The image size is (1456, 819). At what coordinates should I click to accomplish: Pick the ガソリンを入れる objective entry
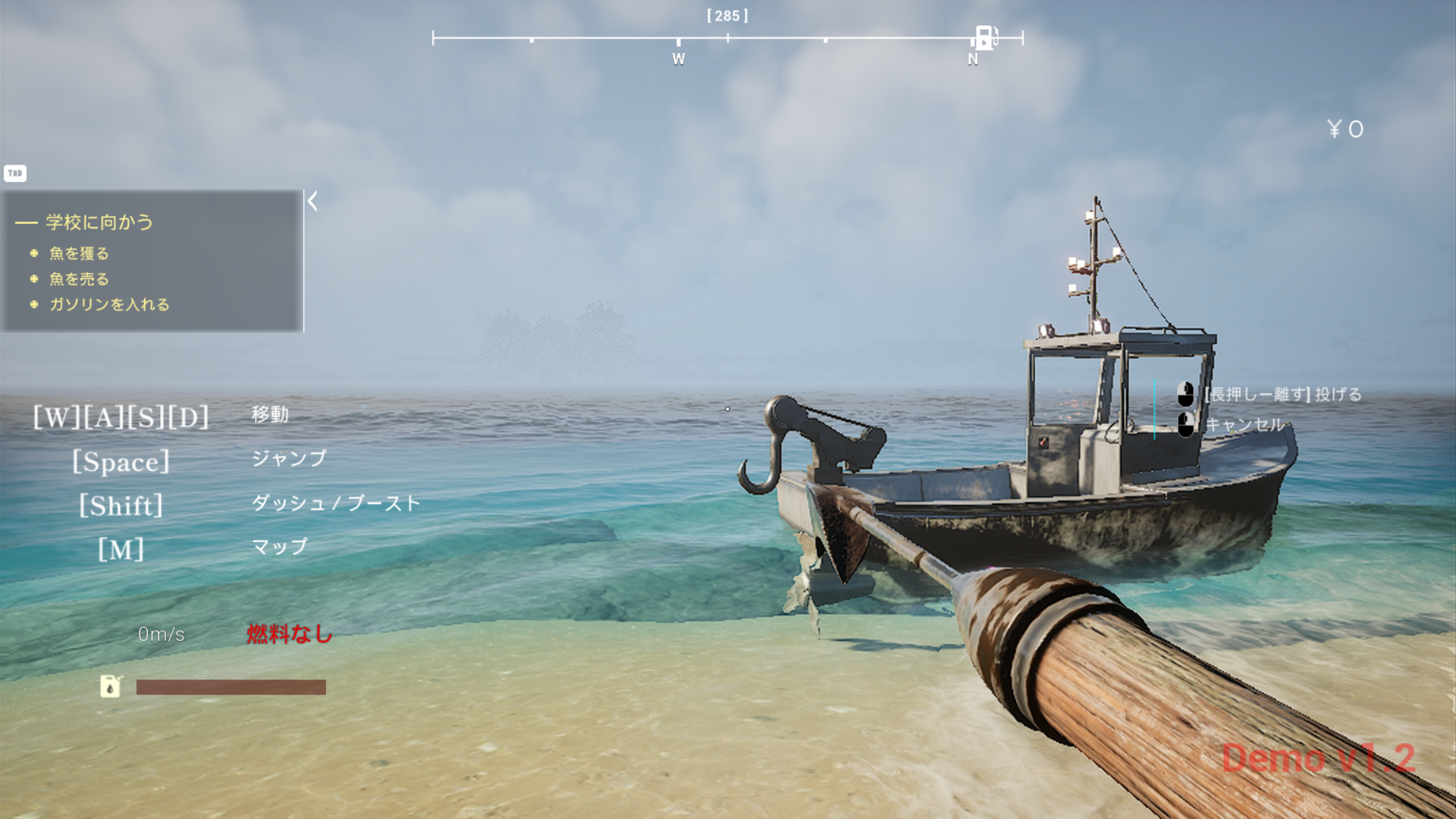click(109, 304)
